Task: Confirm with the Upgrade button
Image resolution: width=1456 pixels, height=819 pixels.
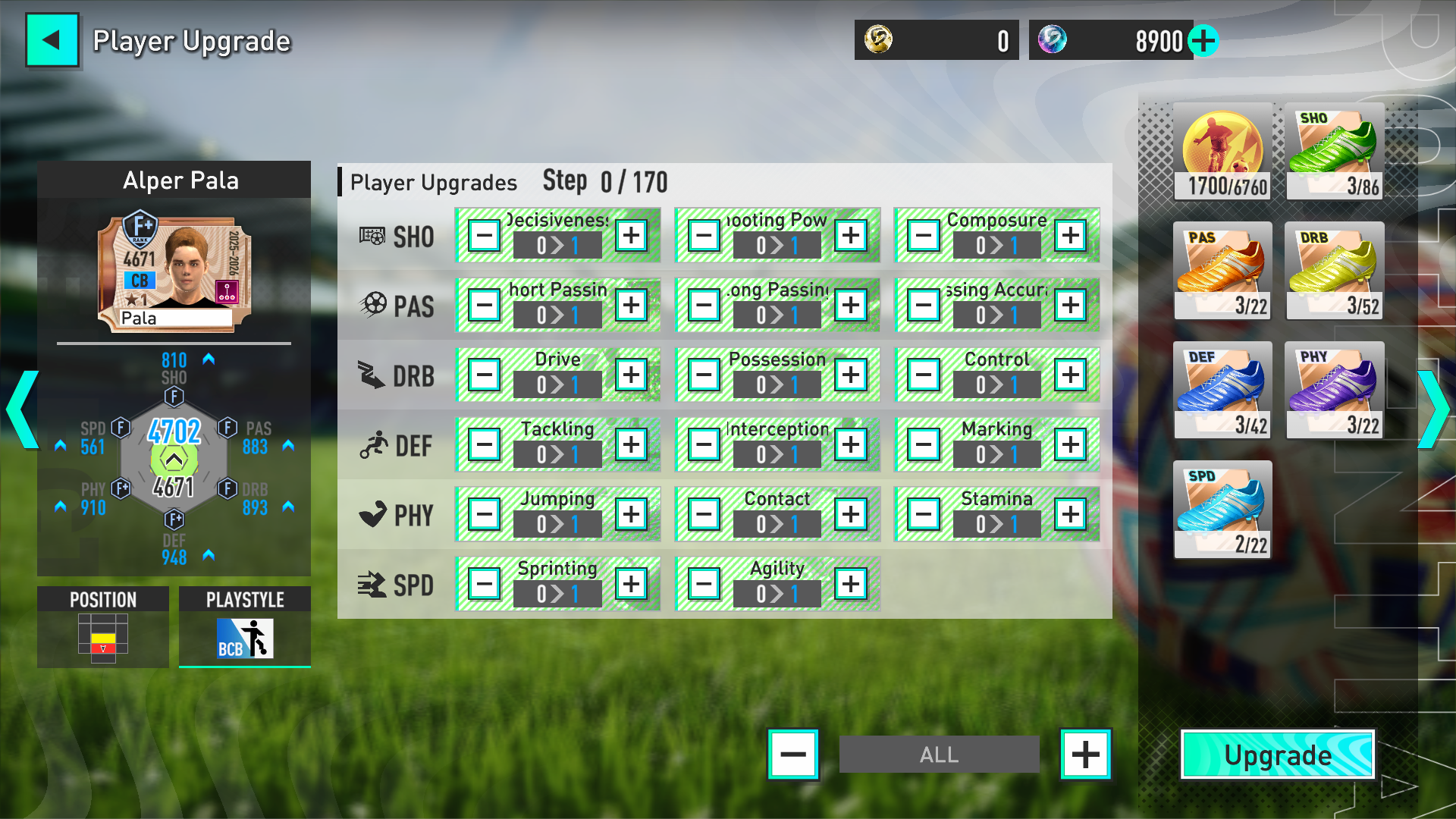Action: point(1278,755)
